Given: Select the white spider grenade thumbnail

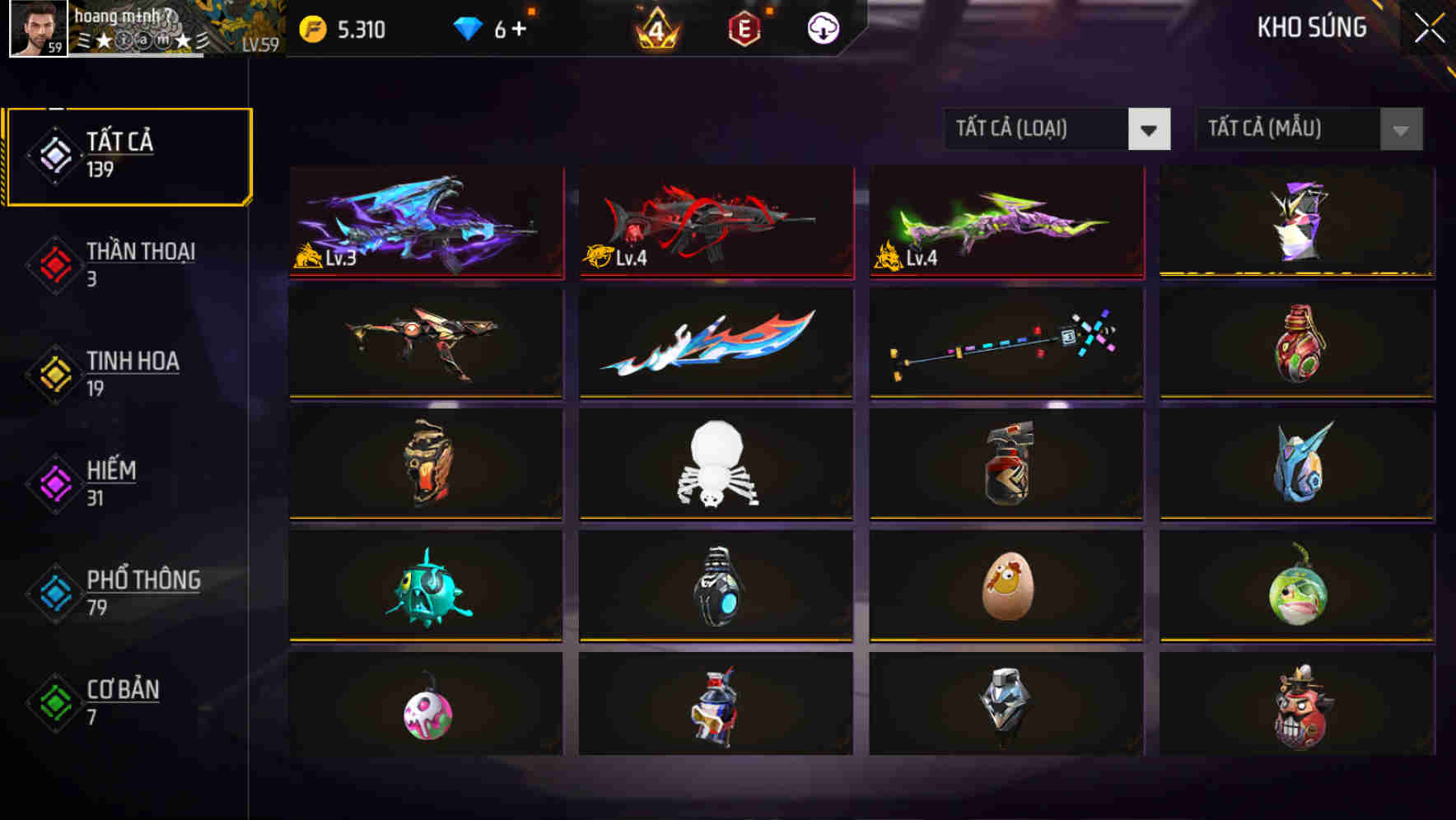Looking at the screenshot, I should [715, 464].
